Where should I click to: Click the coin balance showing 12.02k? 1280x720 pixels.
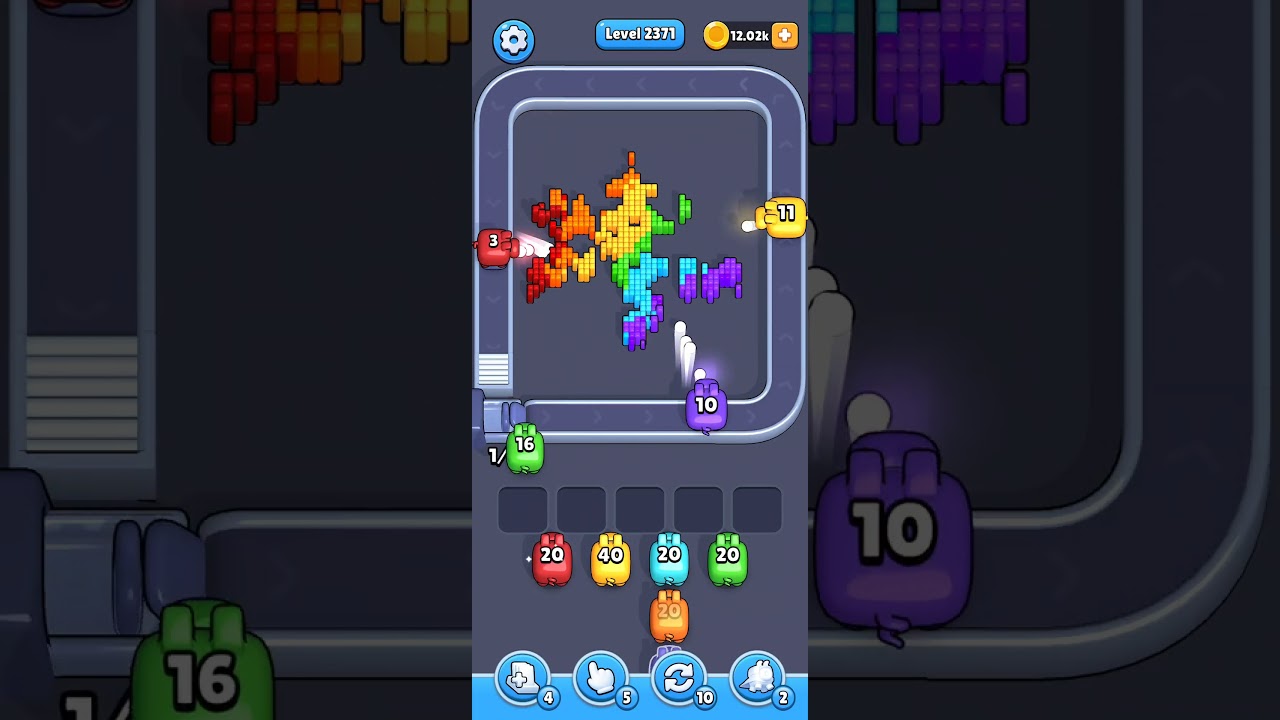[747, 36]
